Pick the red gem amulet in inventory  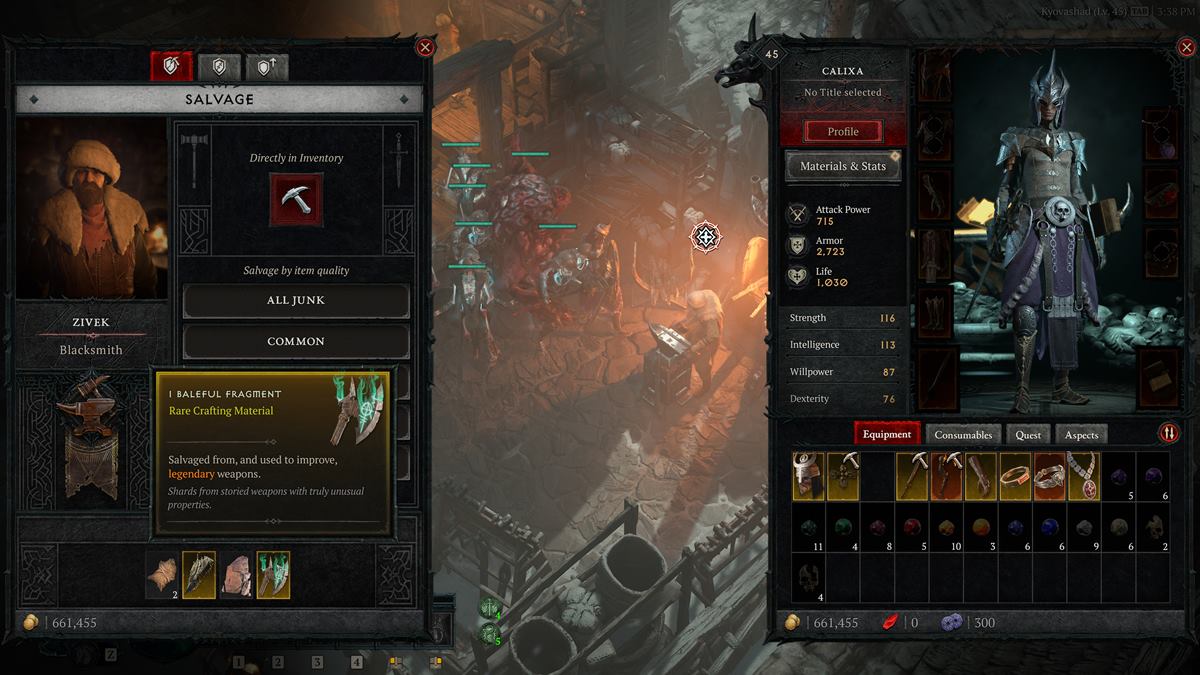click(1084, 476)
